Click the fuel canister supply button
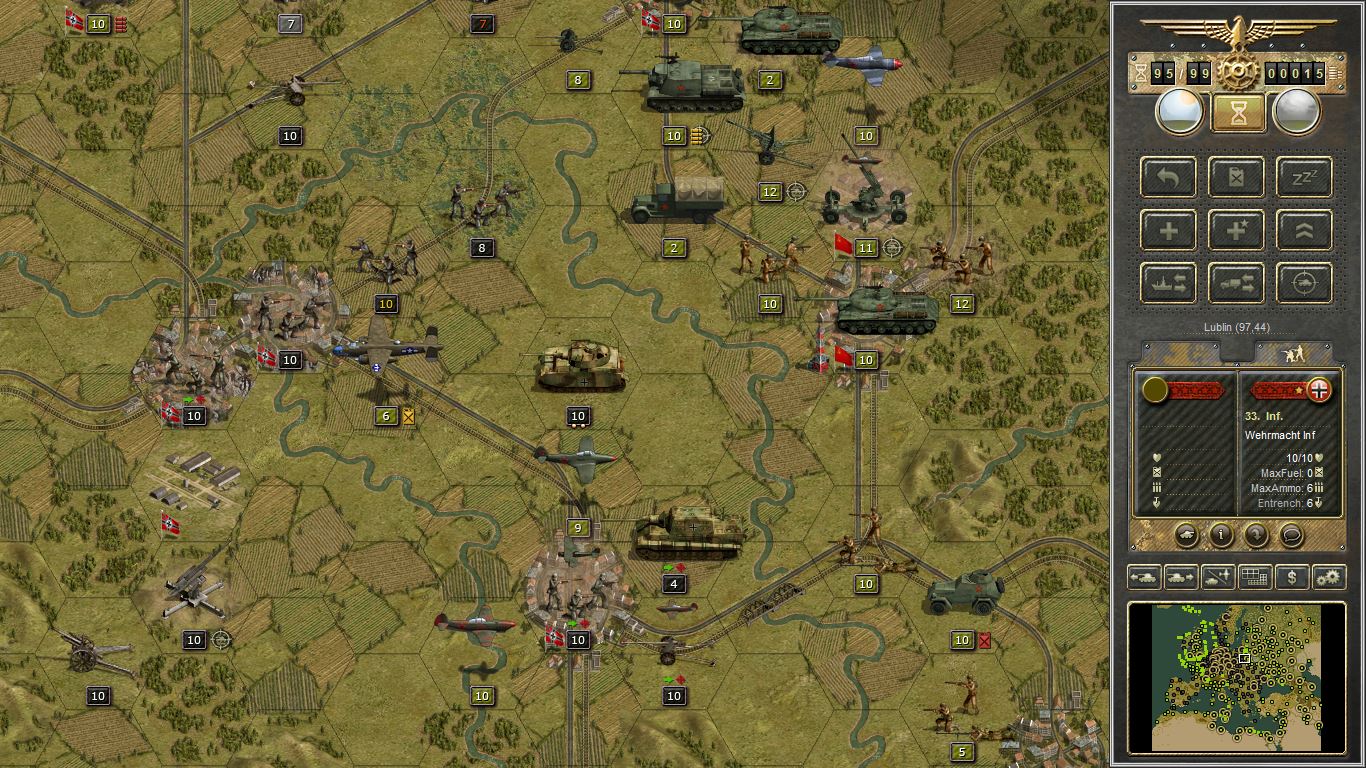The image size is (1366, 768). 1237,177
